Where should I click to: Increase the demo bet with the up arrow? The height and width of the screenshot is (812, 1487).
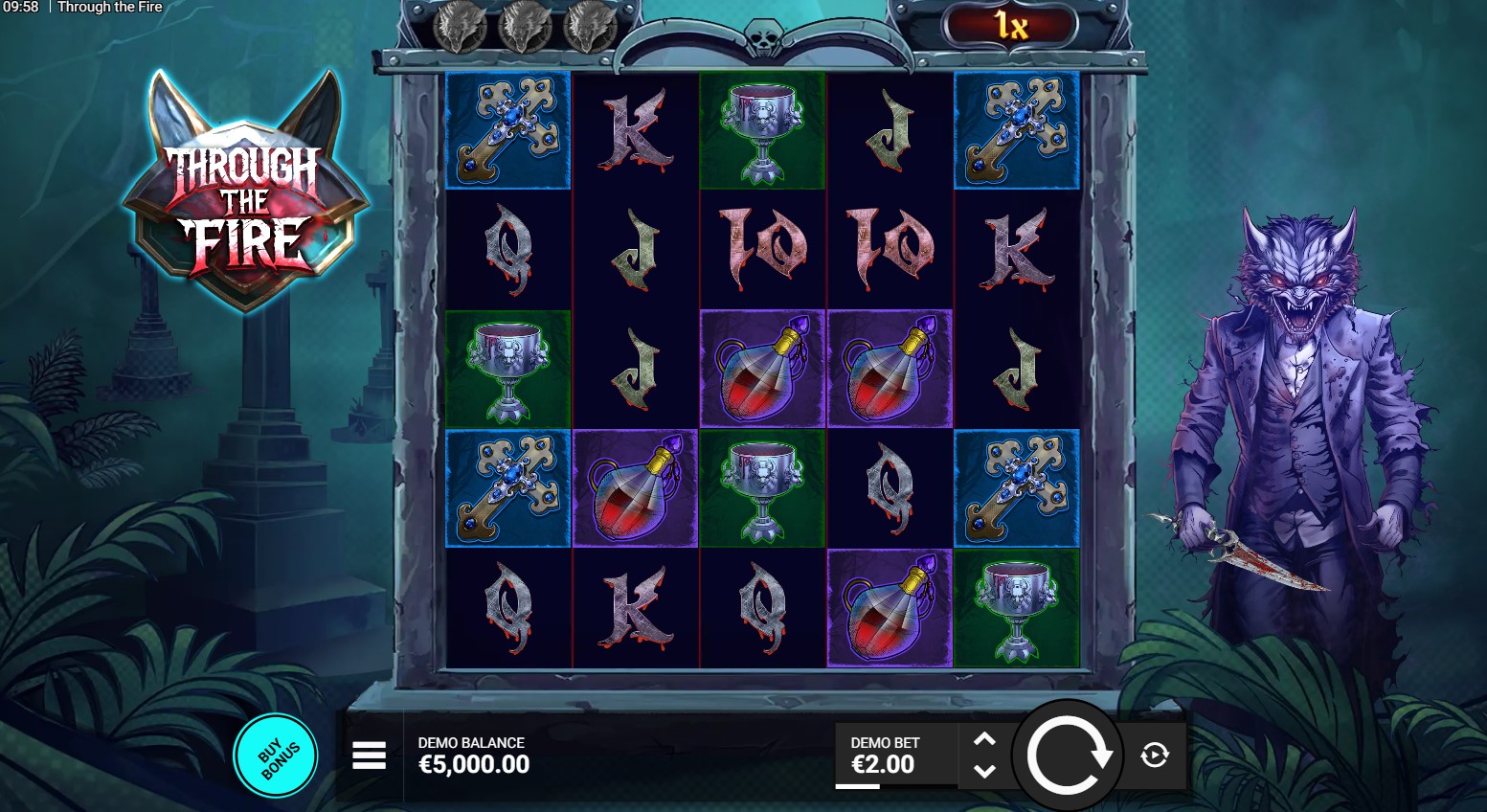click(984, 739)
